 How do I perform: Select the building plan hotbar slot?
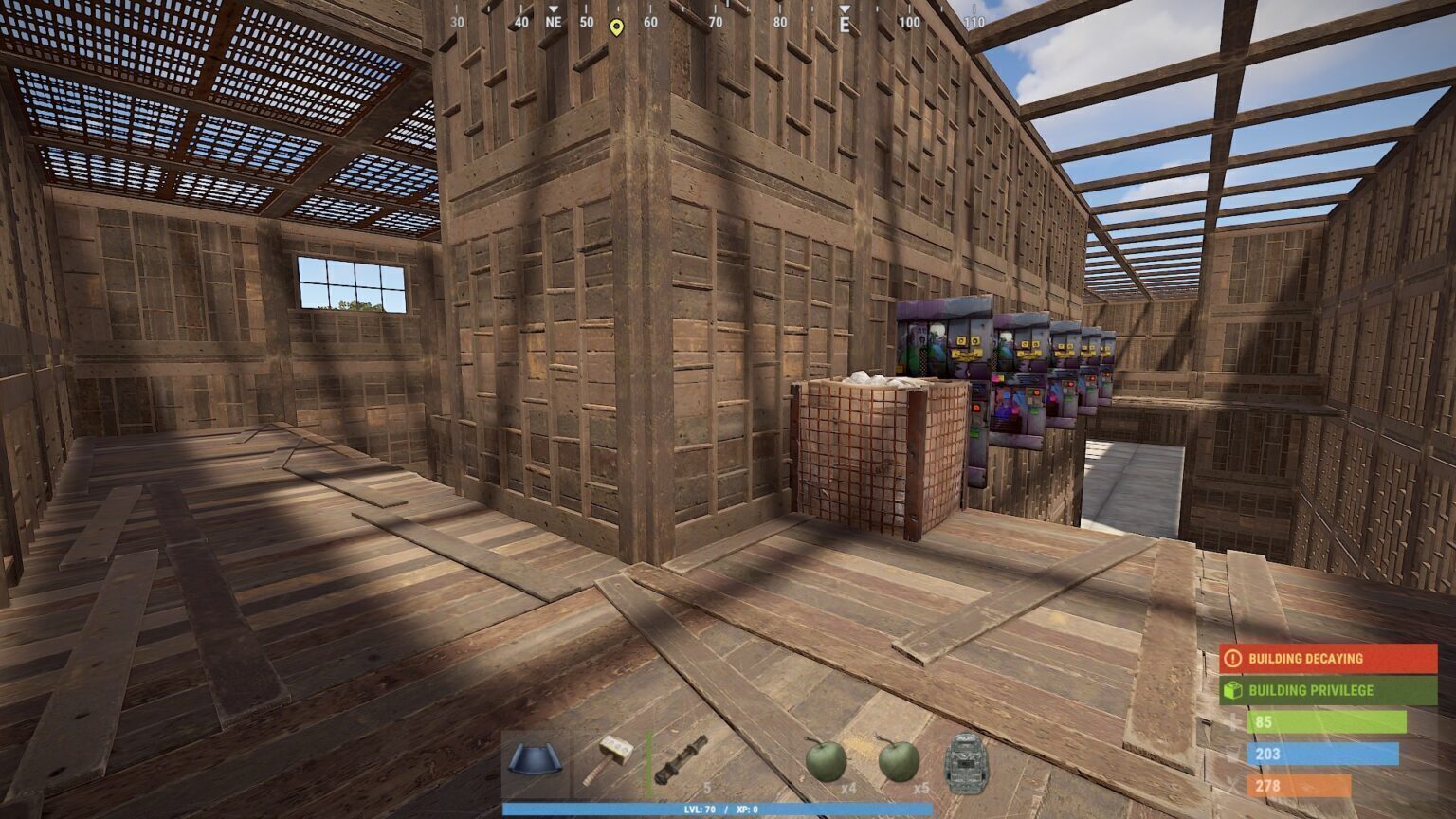click(x=536, y=762)
